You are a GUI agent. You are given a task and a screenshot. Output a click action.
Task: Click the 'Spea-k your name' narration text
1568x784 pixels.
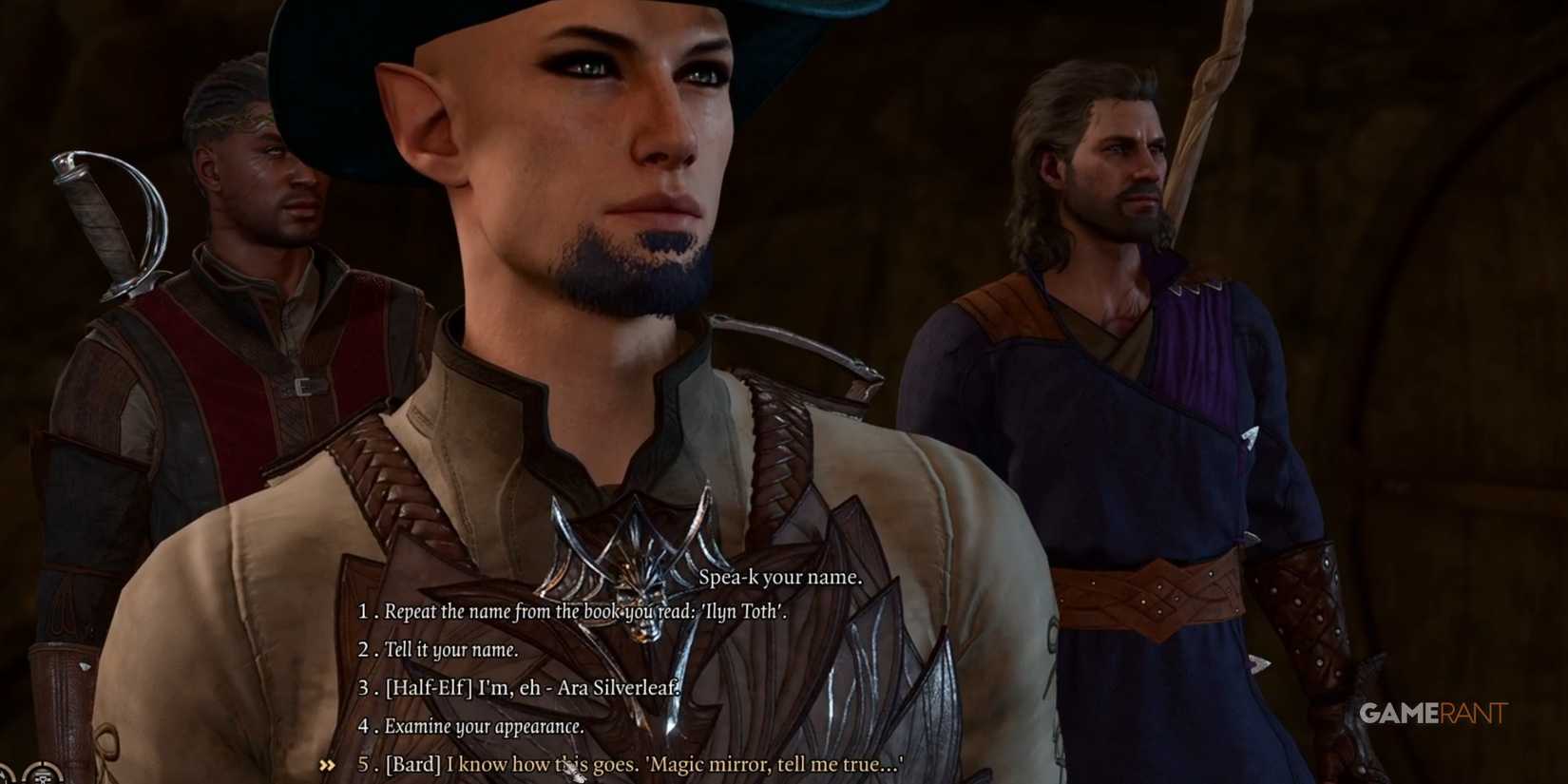point(778,578)
